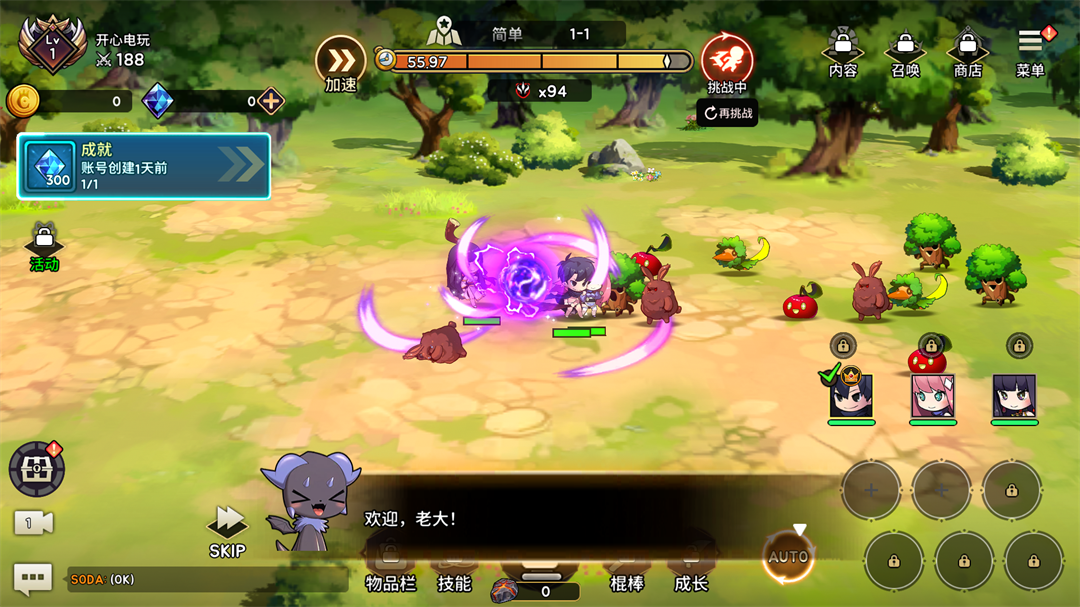1080x607 pixels.
Task: Toggle the AUTO battle button
Action: 788,557
